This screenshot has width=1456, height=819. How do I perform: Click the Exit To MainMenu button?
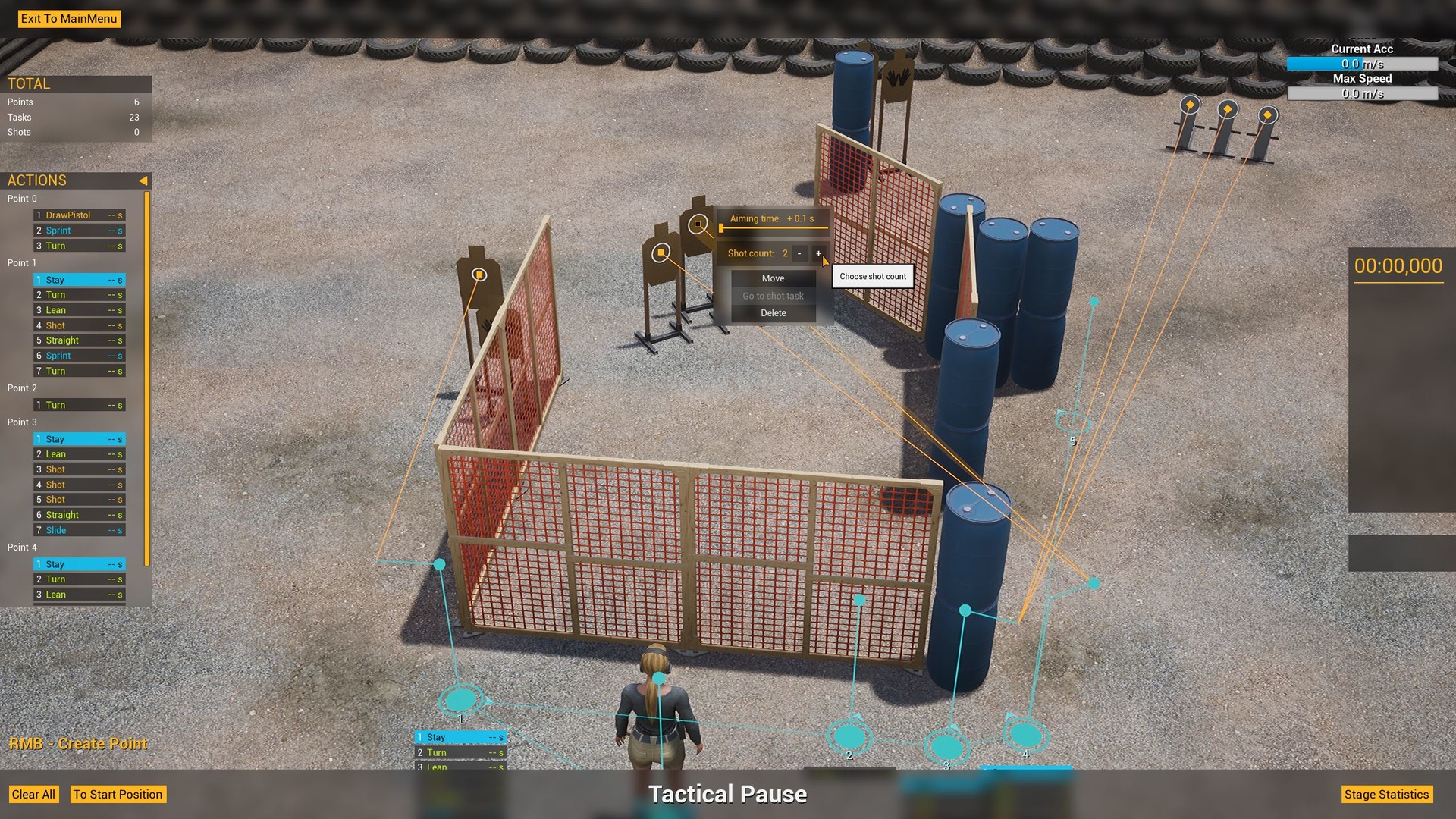[x=69, y=19]
